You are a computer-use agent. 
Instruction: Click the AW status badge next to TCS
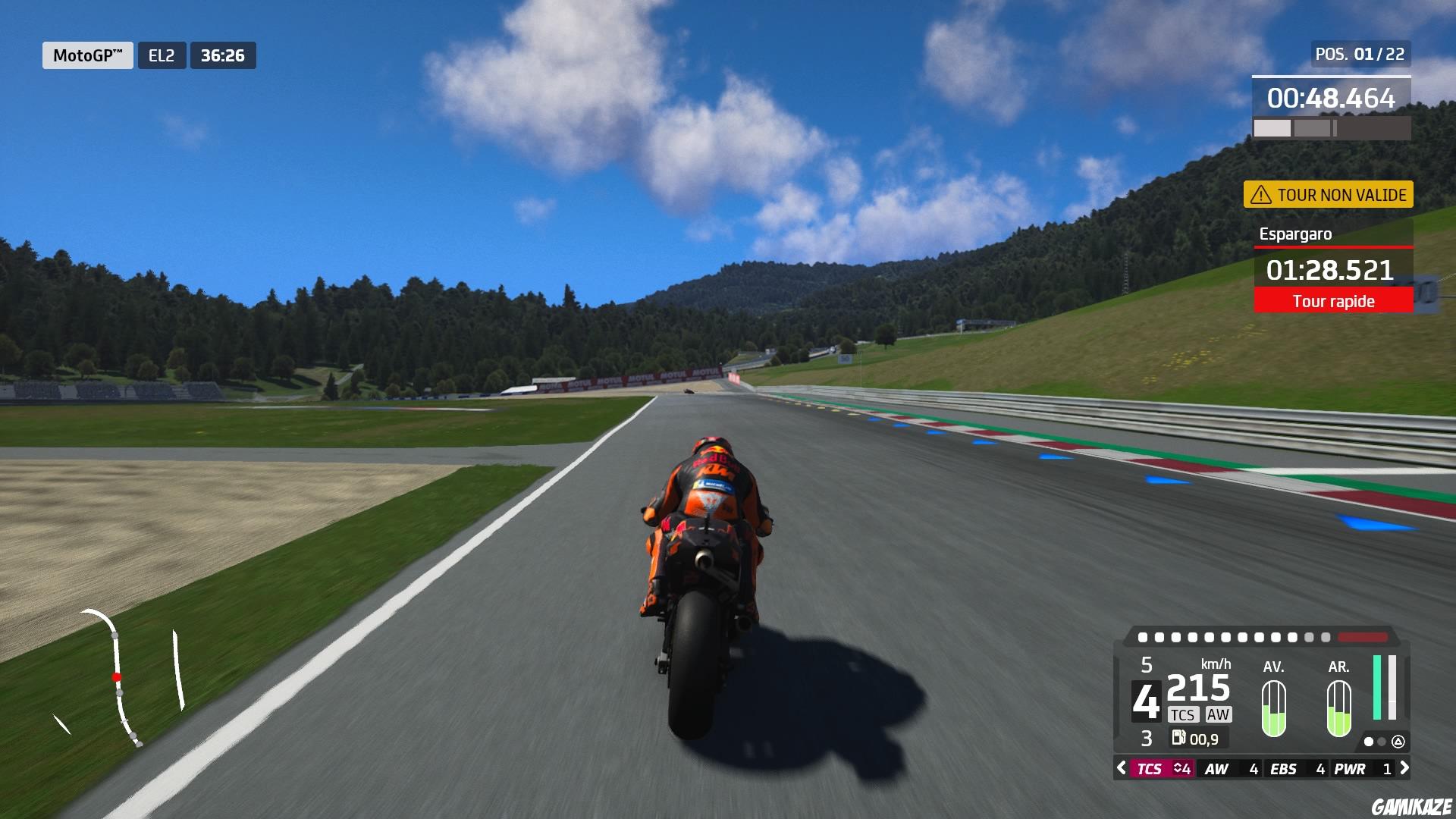click(x=1218, y=714)
